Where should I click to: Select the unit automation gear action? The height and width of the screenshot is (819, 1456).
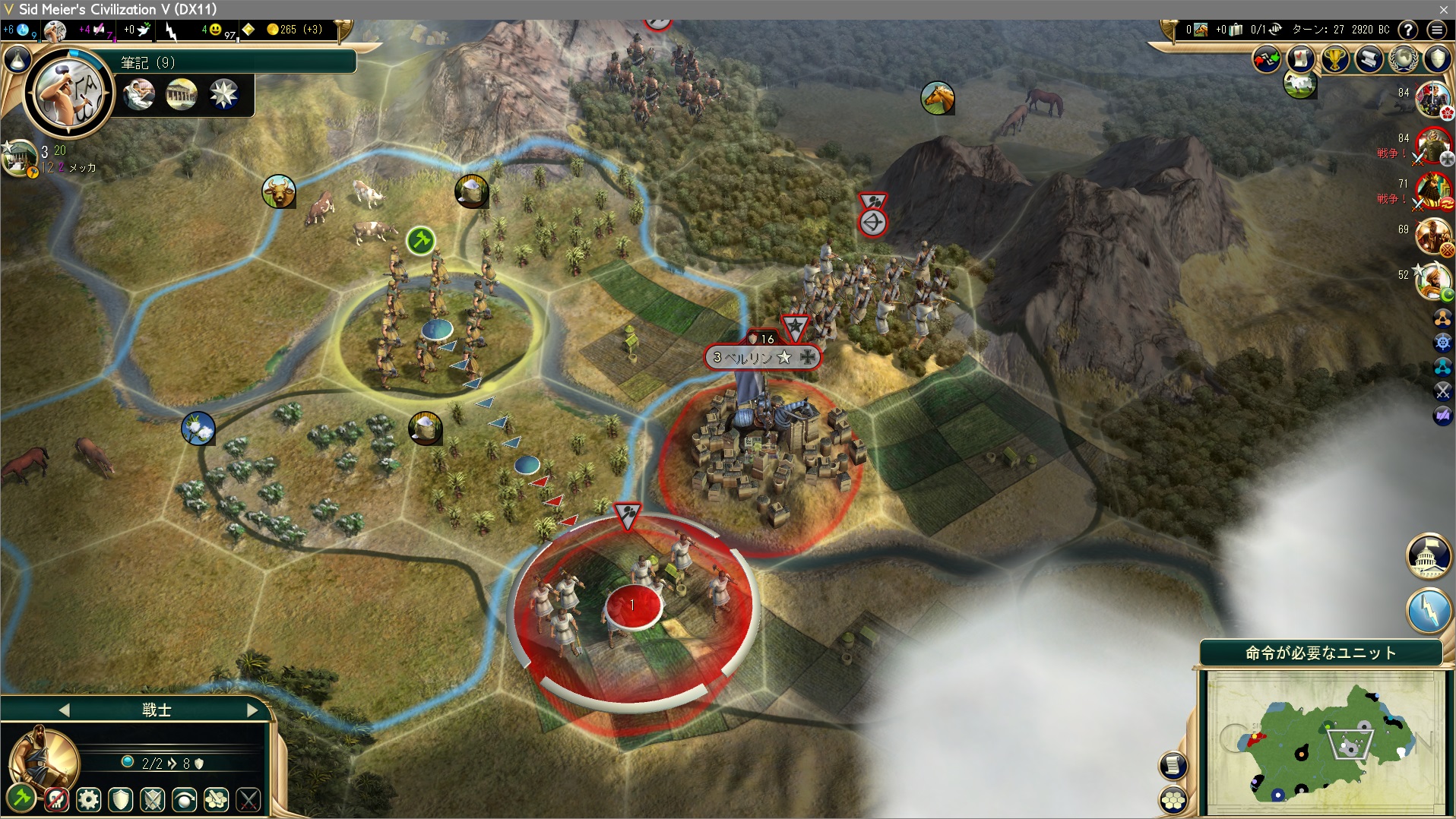click(89, 799)
